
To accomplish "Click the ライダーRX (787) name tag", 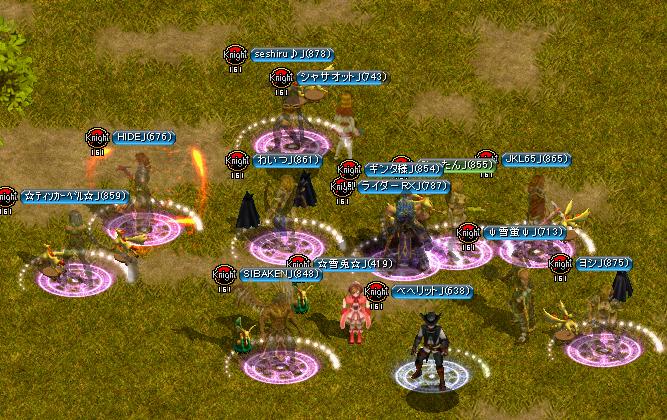I will [404, 186].
